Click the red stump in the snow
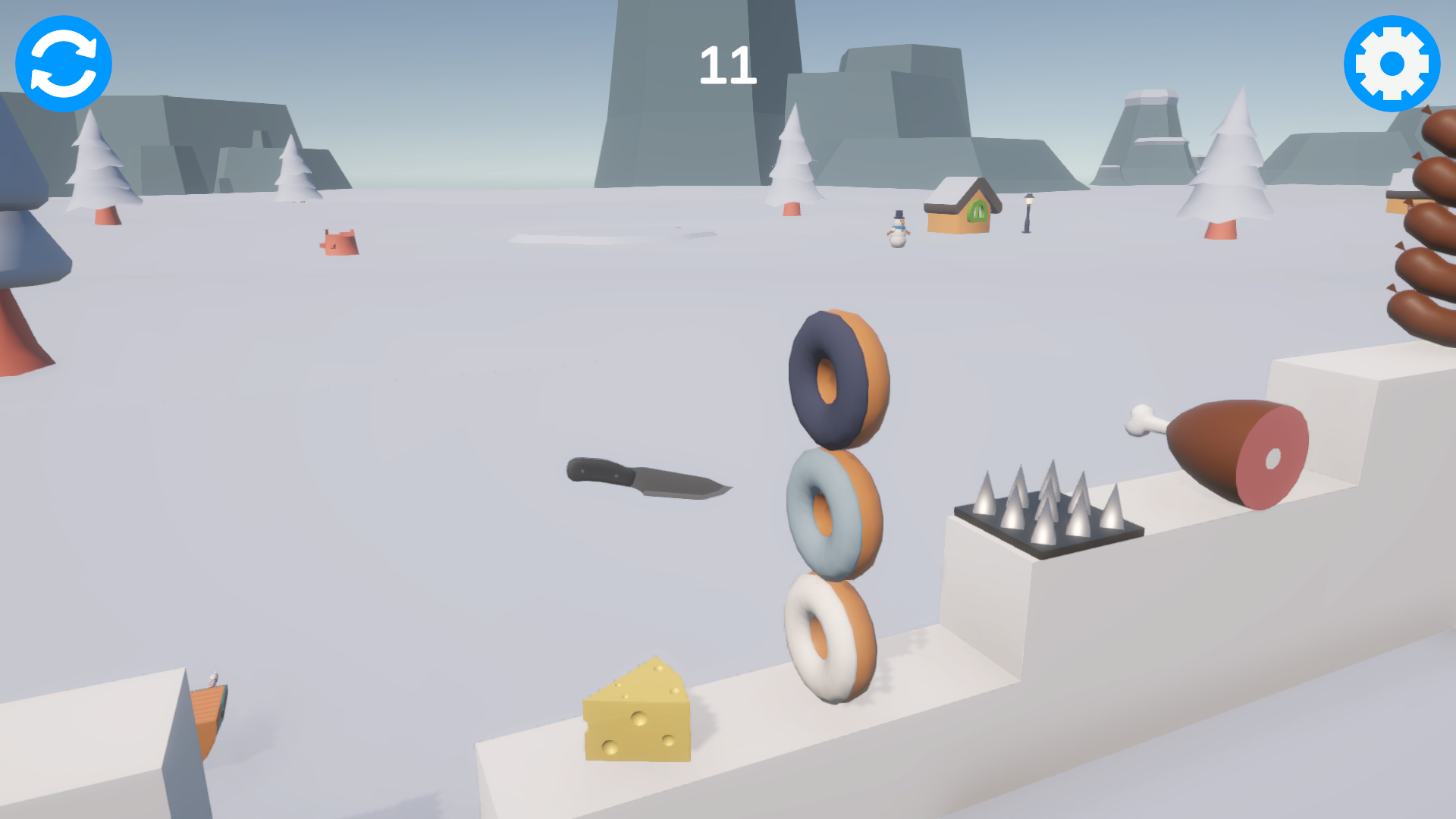1456x819 pixels. tap(340, 243)
